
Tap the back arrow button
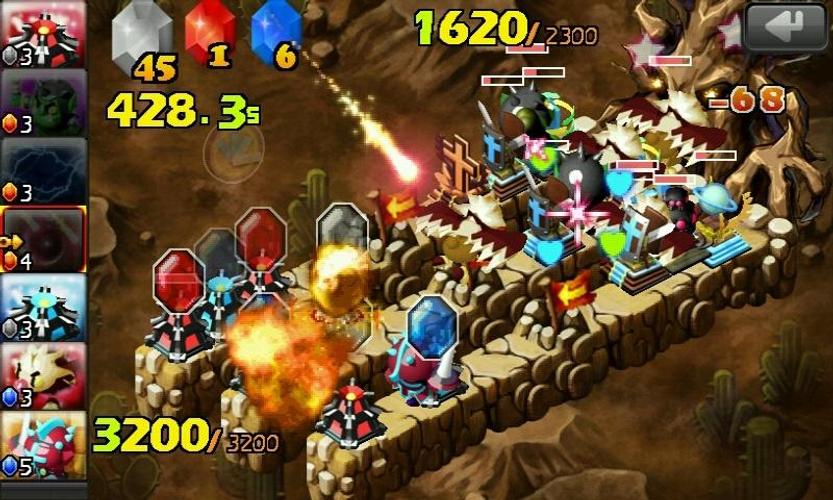tap(785, 27)
